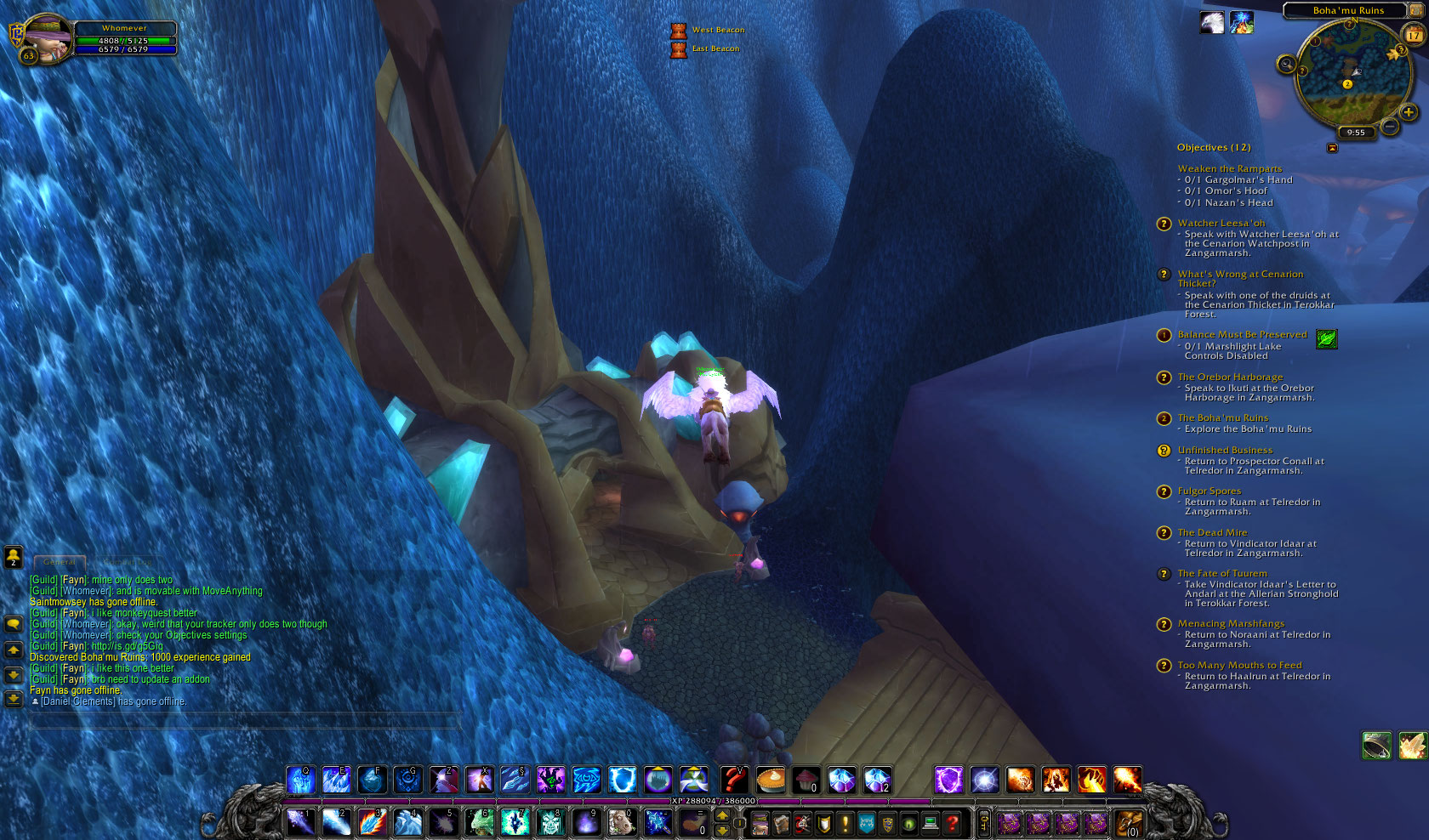Click the Too Many Mouths to Feed quest
The height and width of the screenshot is (840, 1429).
click(1239, 666)
